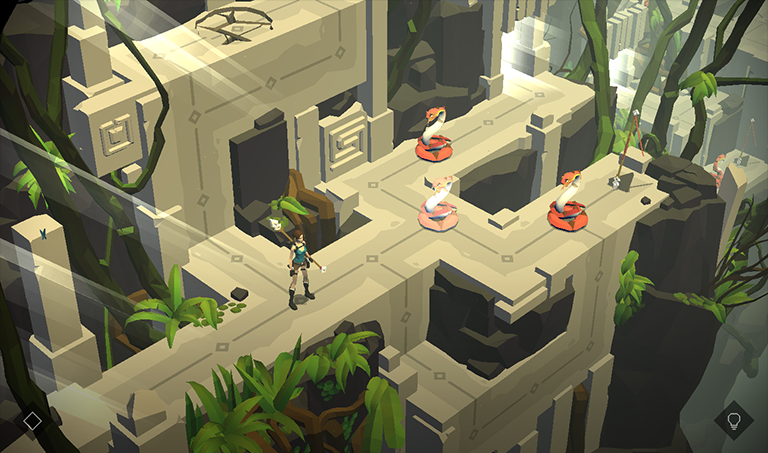This screenshot has width=768, height=453.
Task: Tap the lightbulb hint button
Action: [734, 420]
